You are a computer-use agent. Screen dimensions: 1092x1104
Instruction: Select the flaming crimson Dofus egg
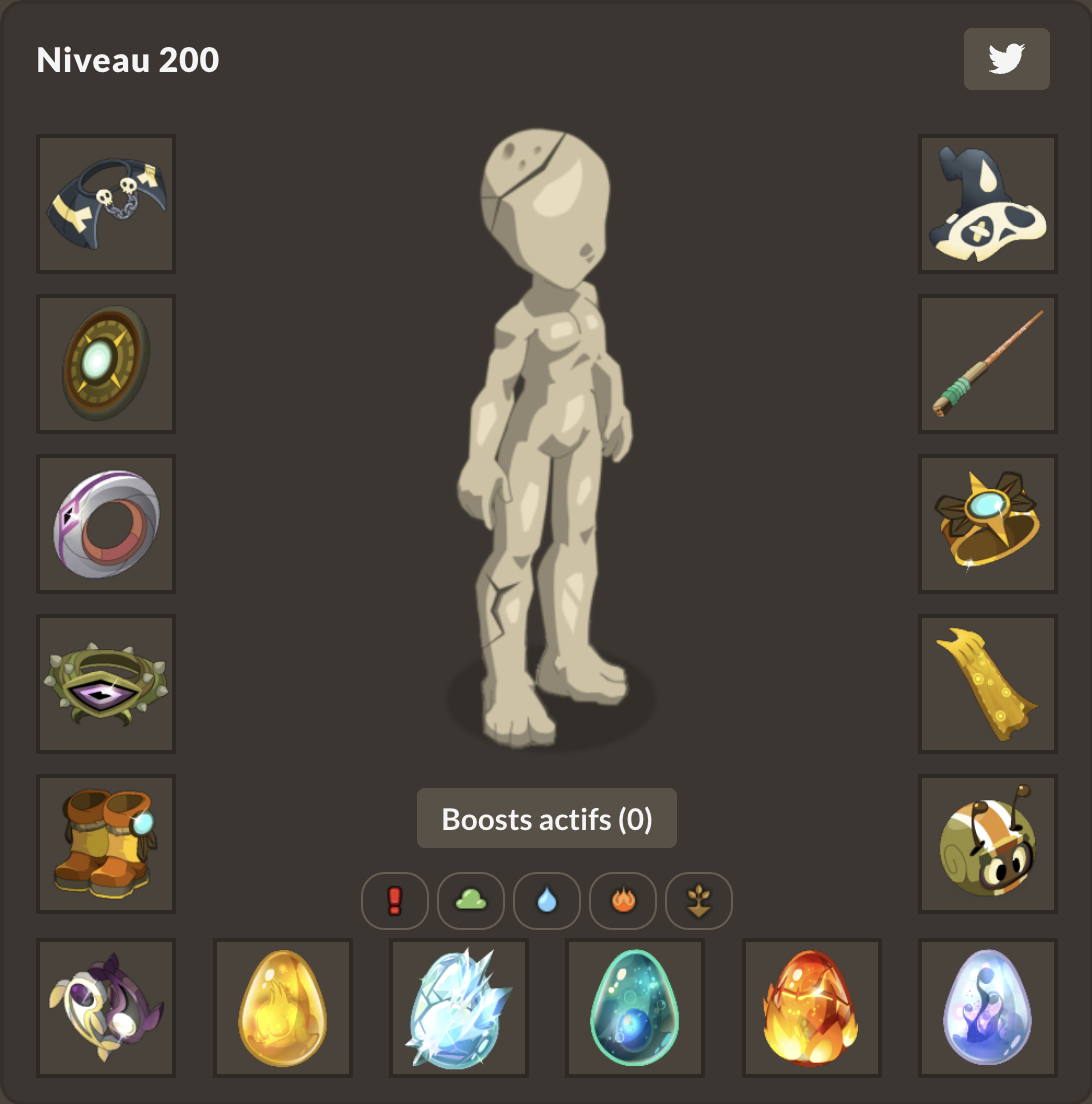coord(812,1008)
